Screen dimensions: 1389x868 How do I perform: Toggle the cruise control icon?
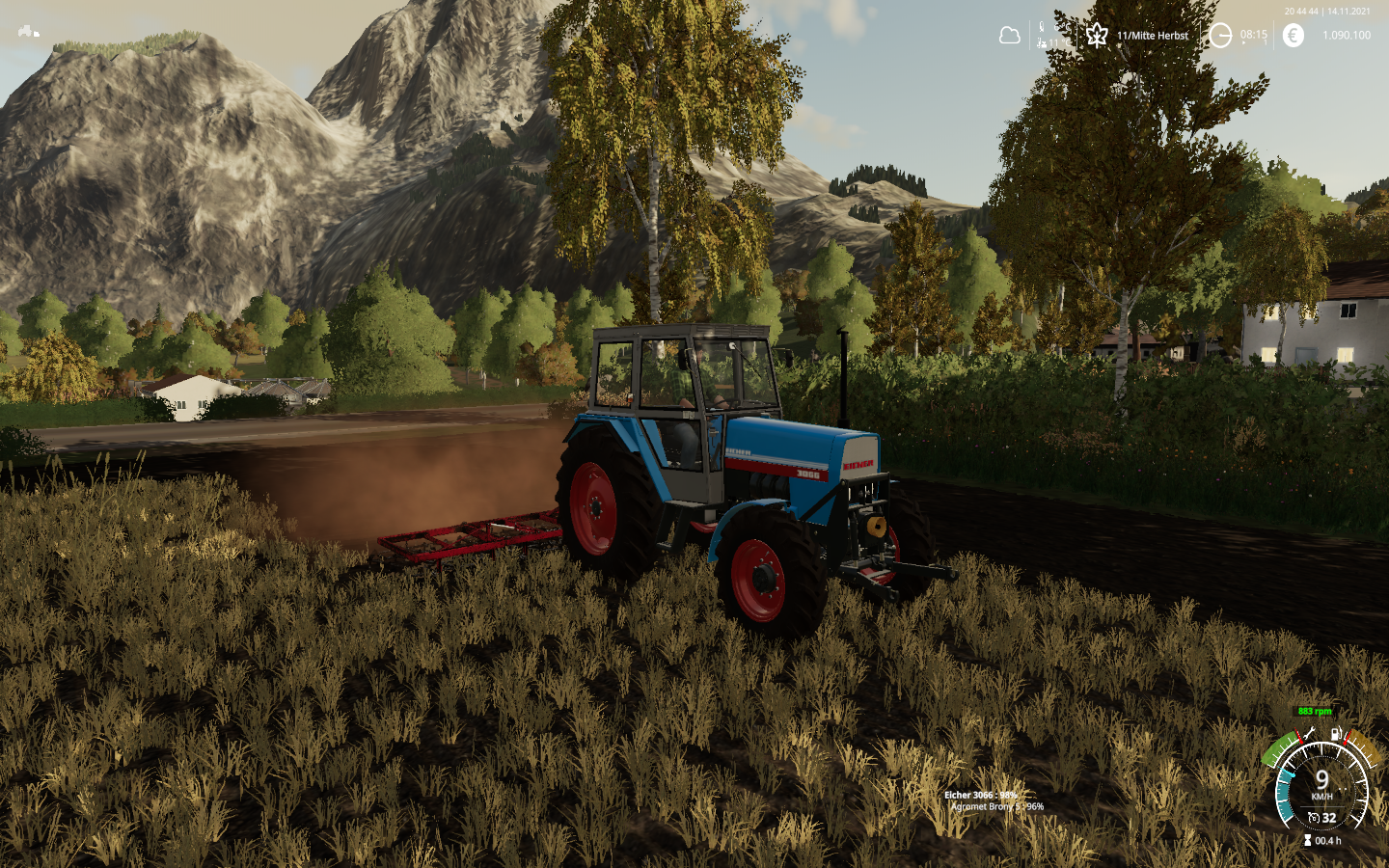pos(1313,818)
